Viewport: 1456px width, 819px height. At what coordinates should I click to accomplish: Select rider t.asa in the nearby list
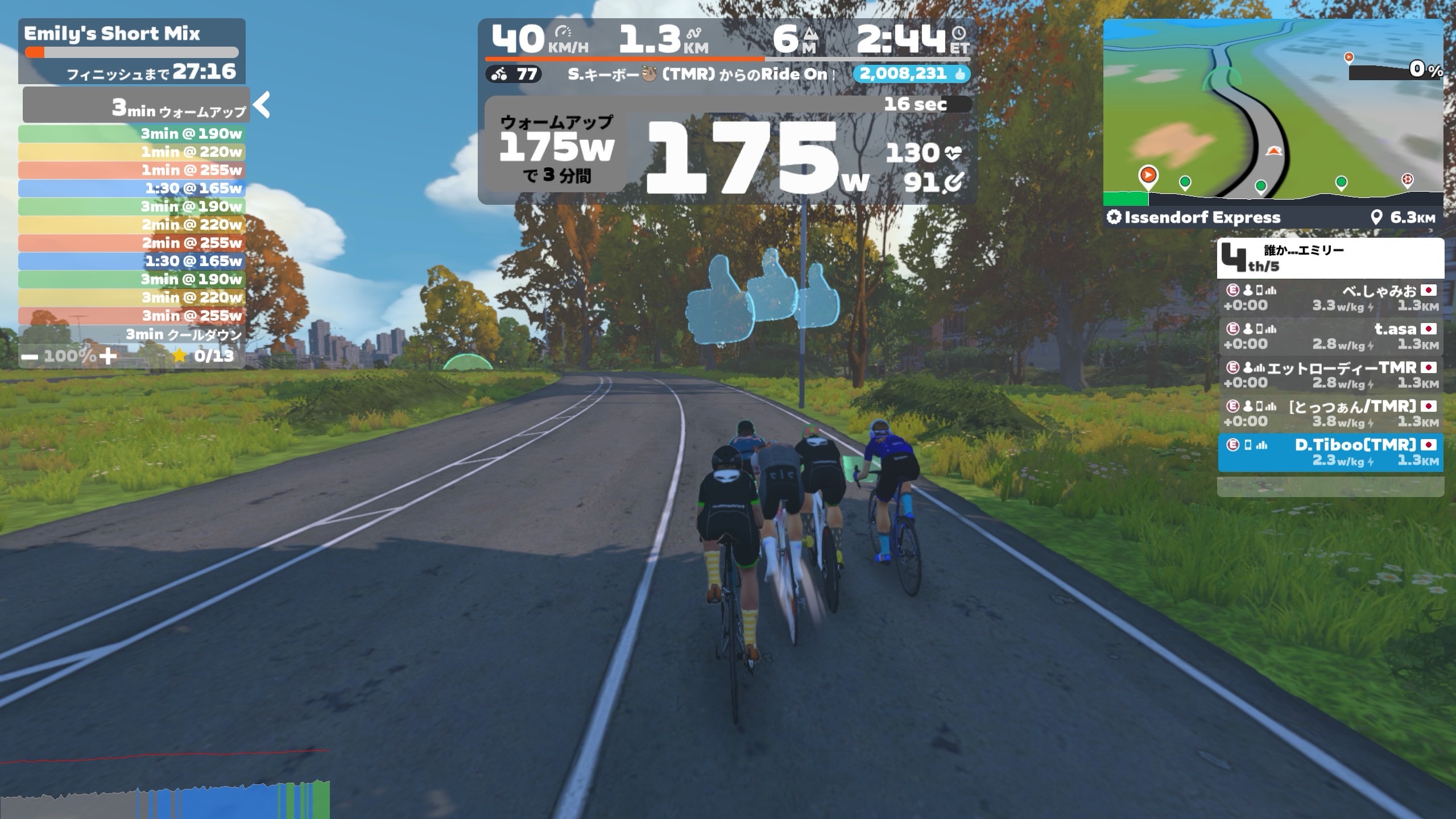tap(1330, 337)
